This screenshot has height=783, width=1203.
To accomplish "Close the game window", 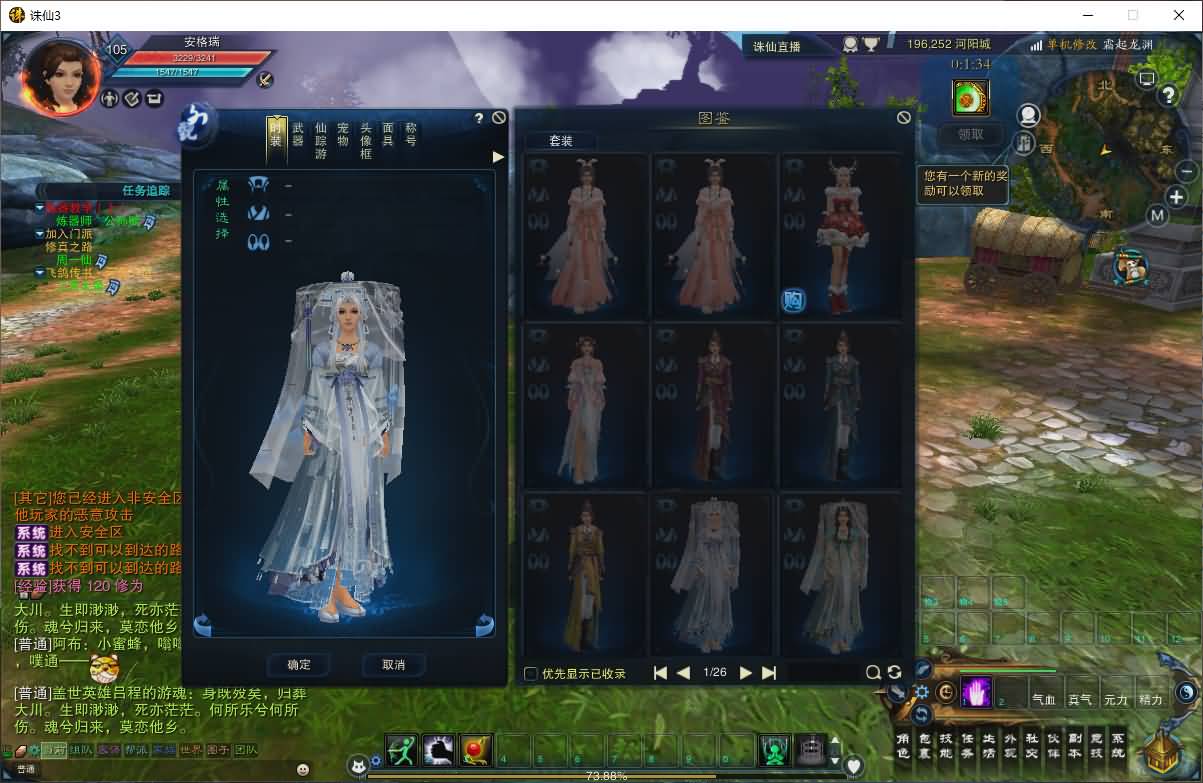I will coord(1178,15).
